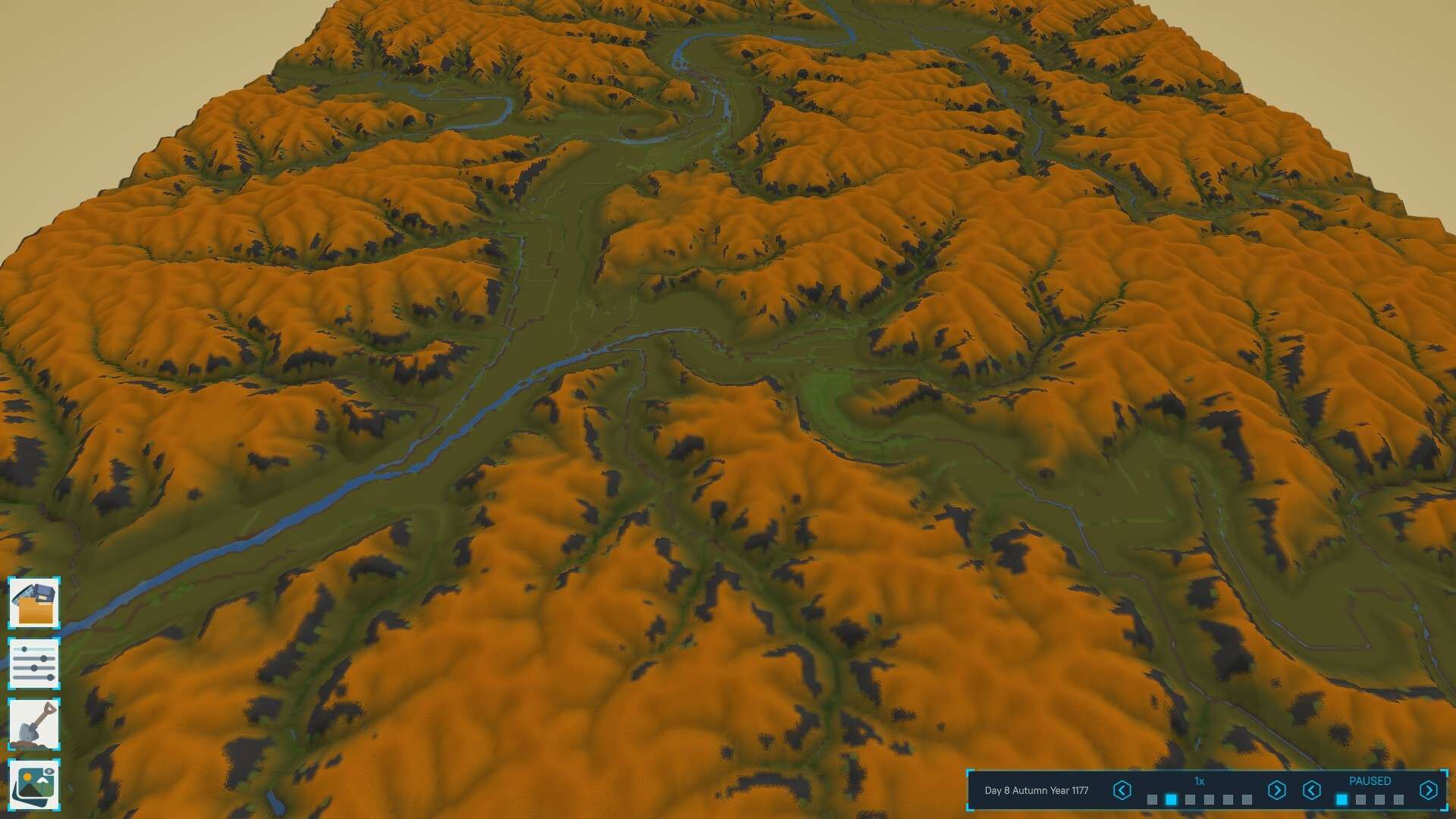Open the sliders settings panel
Image resolution: width=1456 pixels, height=819 pixels.
point(34,664)
